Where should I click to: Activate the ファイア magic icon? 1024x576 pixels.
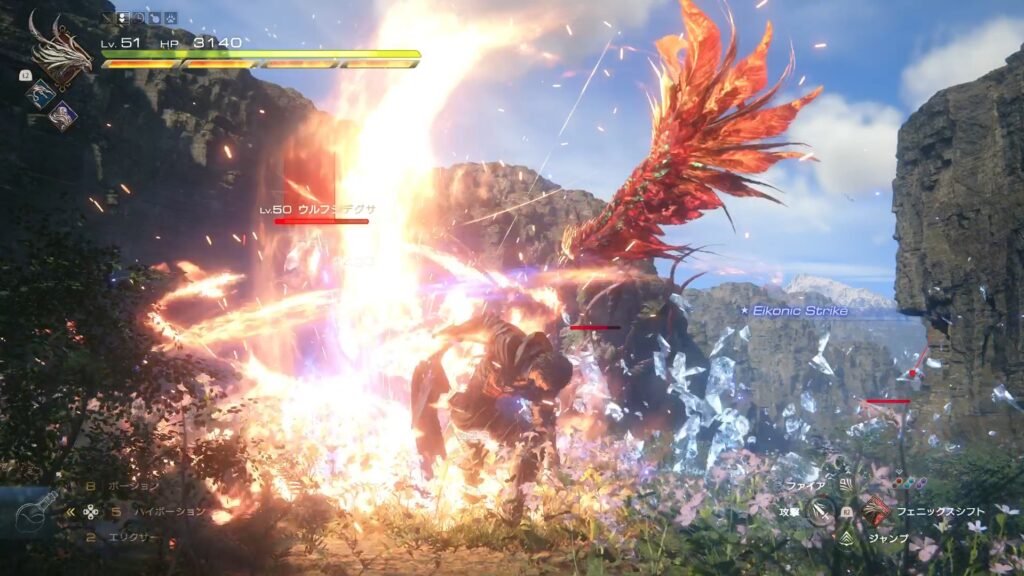pyautogui.click(x=845, y=485)
